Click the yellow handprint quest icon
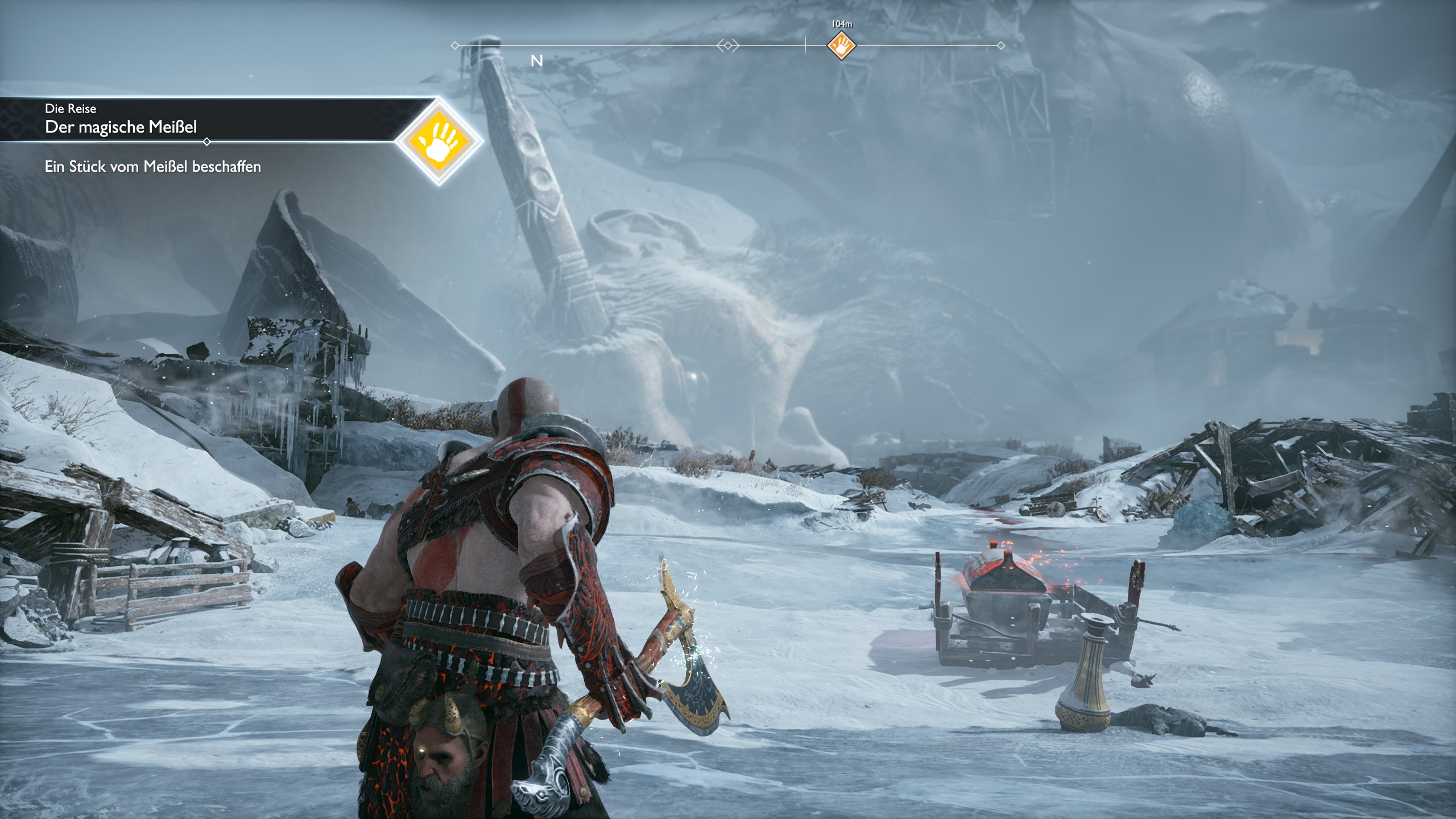The height and width of the screenshot is (819, 1456). (439, 142)
